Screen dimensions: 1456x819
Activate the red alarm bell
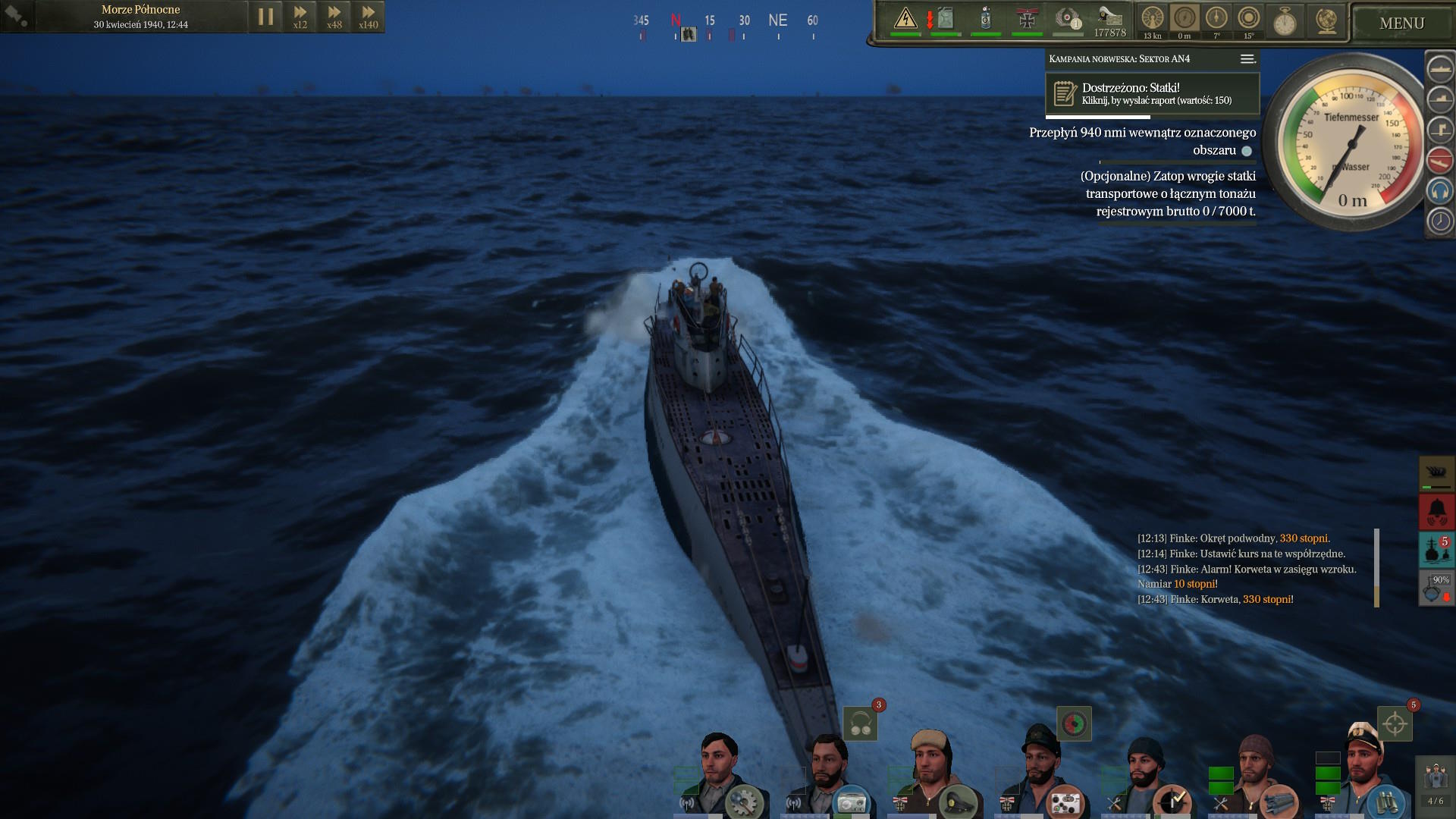click(x=1436, y=512)
